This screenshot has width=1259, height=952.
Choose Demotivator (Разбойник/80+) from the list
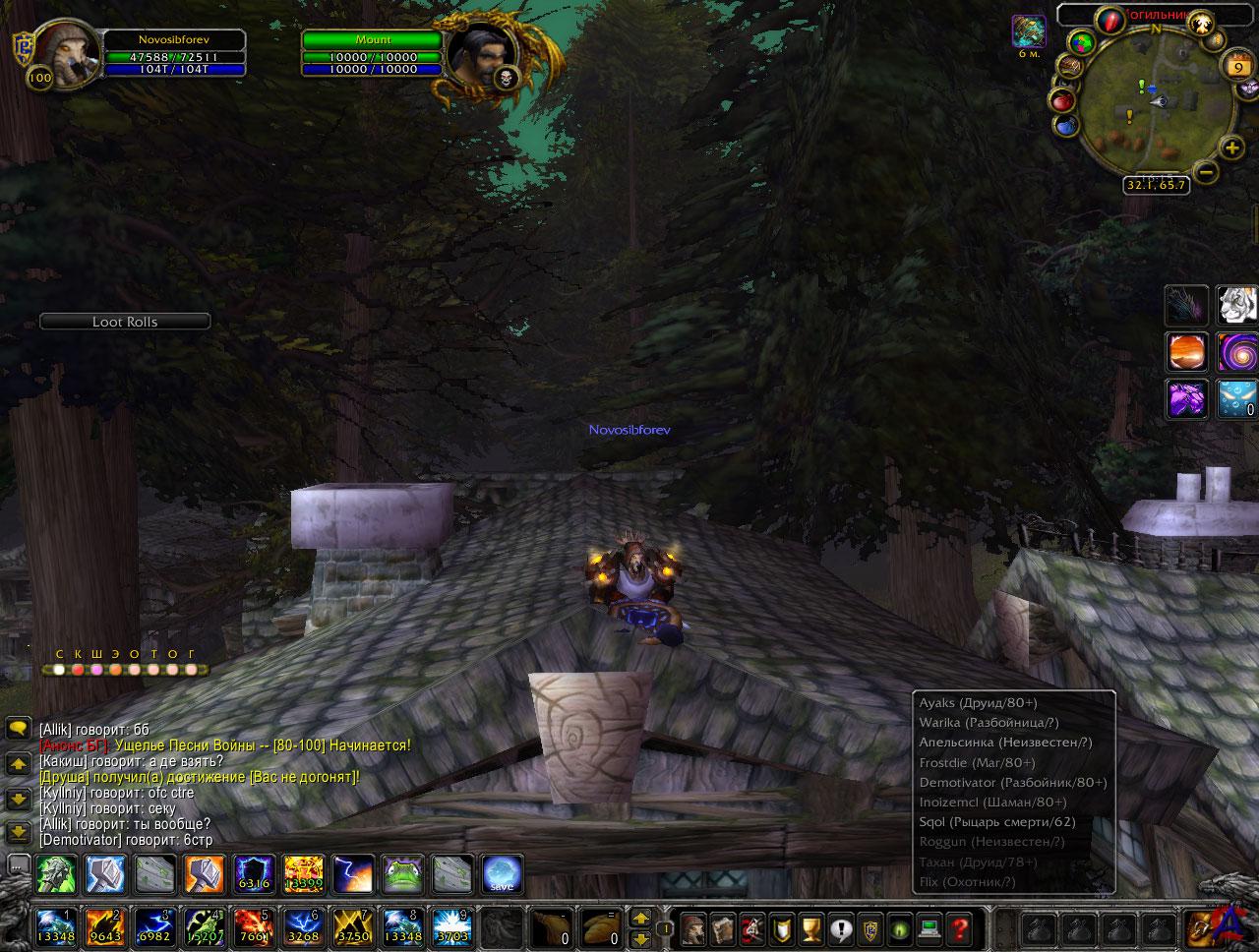[1013, 783]
